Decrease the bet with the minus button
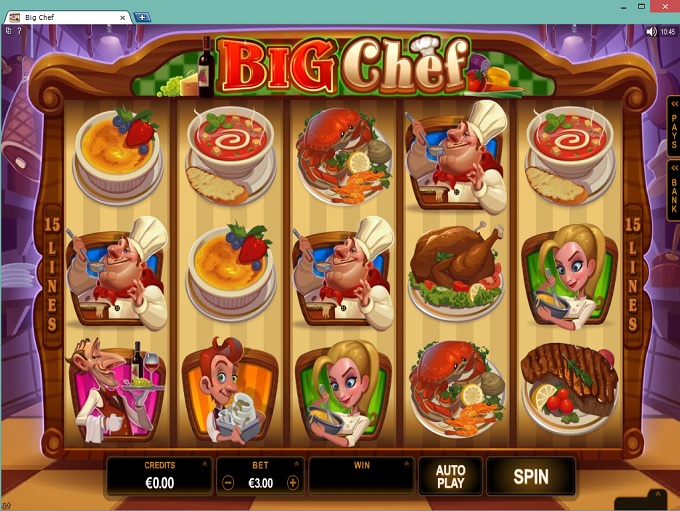The width and height of the screenshot is (680, 511). (x=228, y=482)
